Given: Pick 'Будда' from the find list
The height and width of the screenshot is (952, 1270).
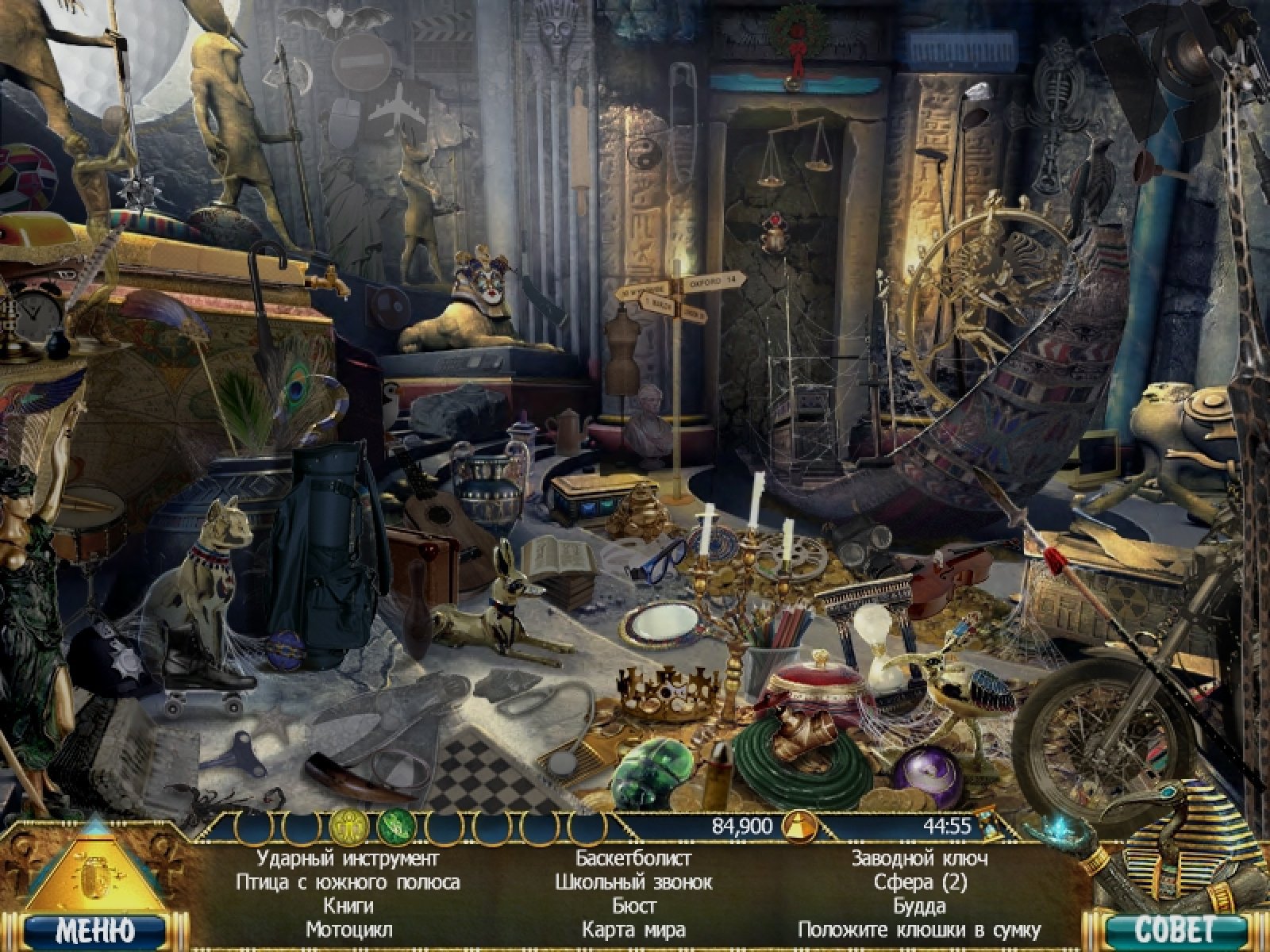Looking at the screenshot, I should tap(919, 905).
